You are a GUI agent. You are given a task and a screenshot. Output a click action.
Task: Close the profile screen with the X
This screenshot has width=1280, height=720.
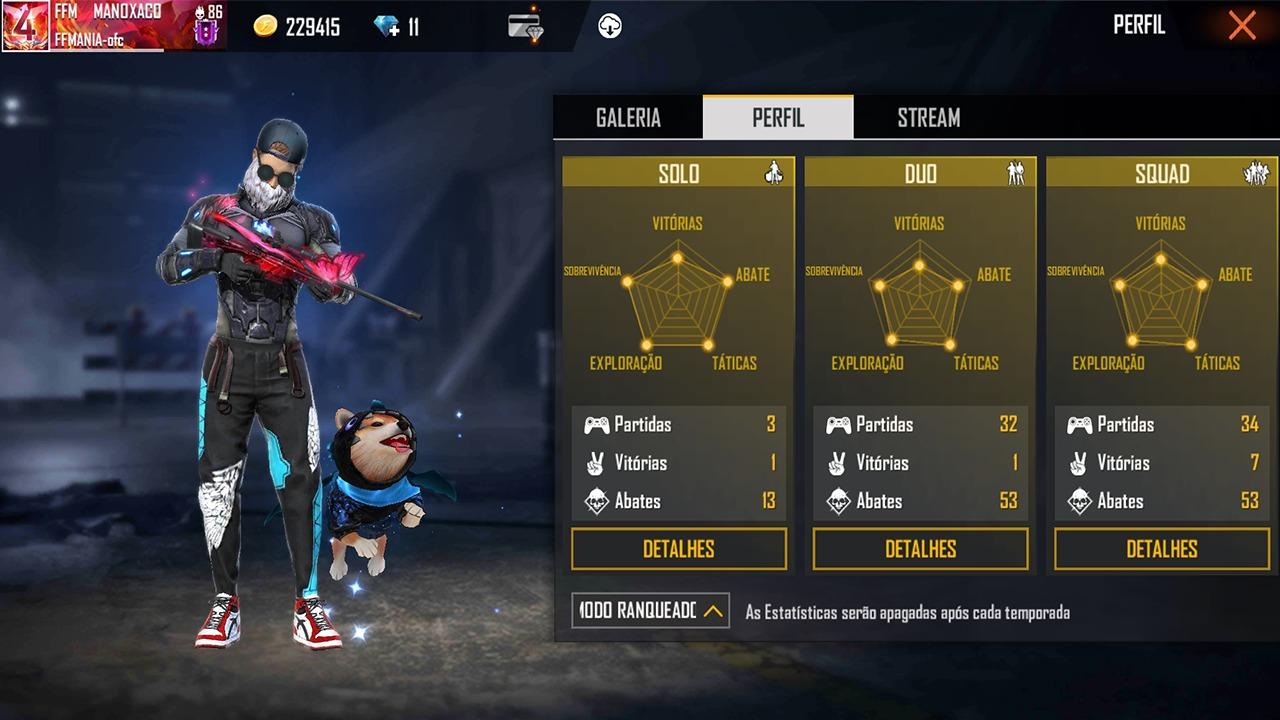[1242, 26]
